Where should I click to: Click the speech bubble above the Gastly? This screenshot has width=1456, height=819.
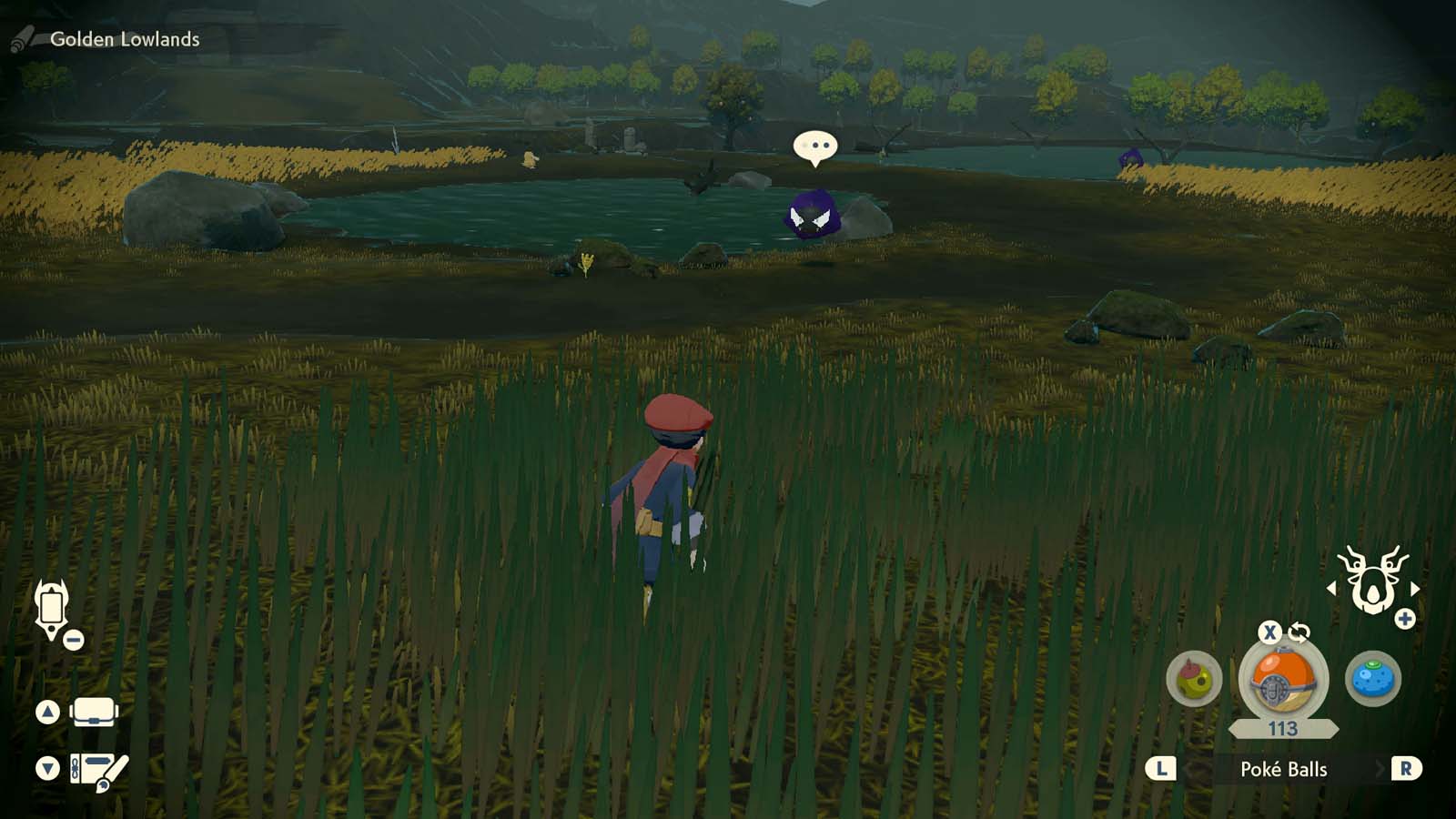click(x=817, y=146)
